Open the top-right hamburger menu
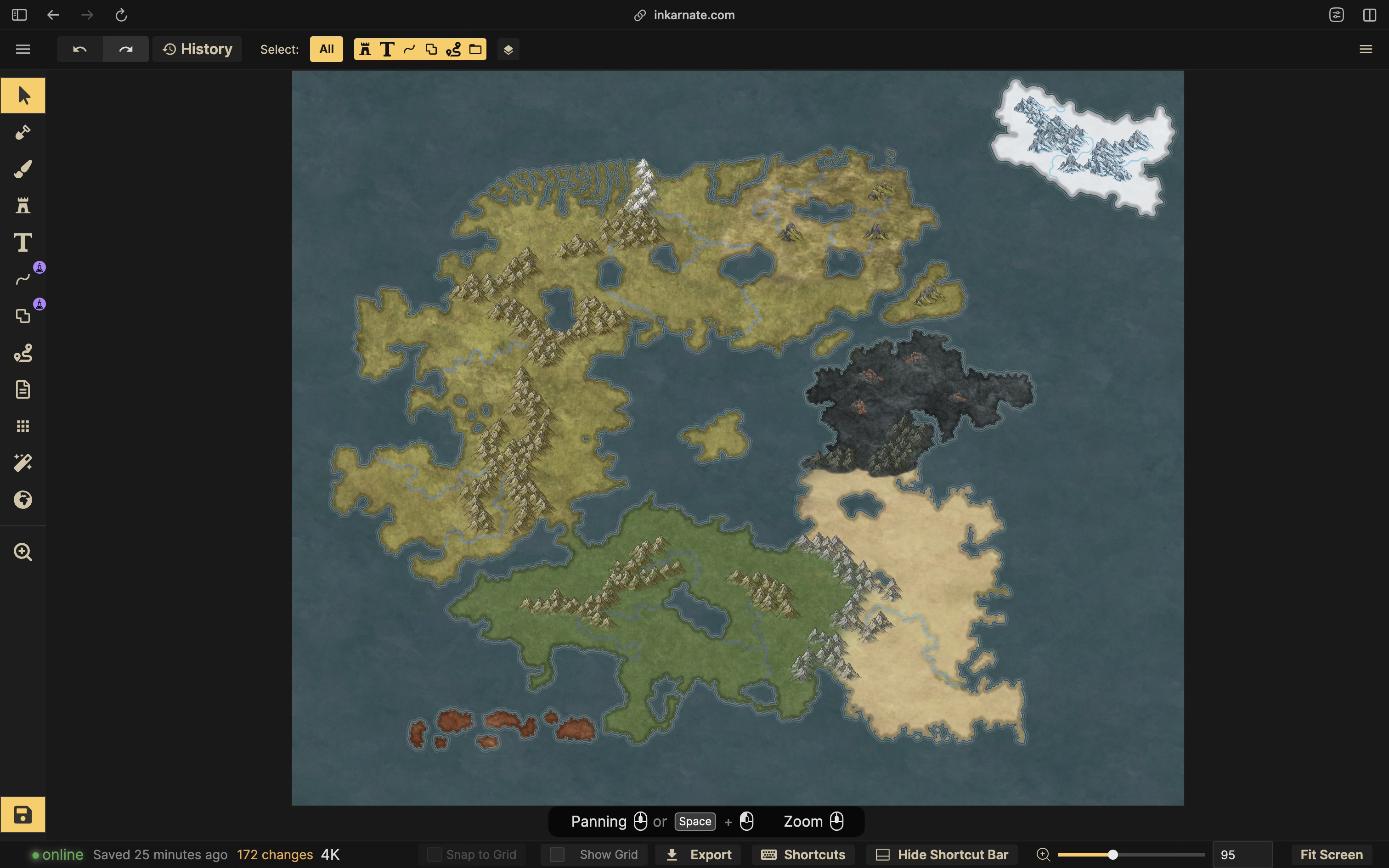Image resolution: width=1389 pixels, height=868 pixels. click(1366, 49)
